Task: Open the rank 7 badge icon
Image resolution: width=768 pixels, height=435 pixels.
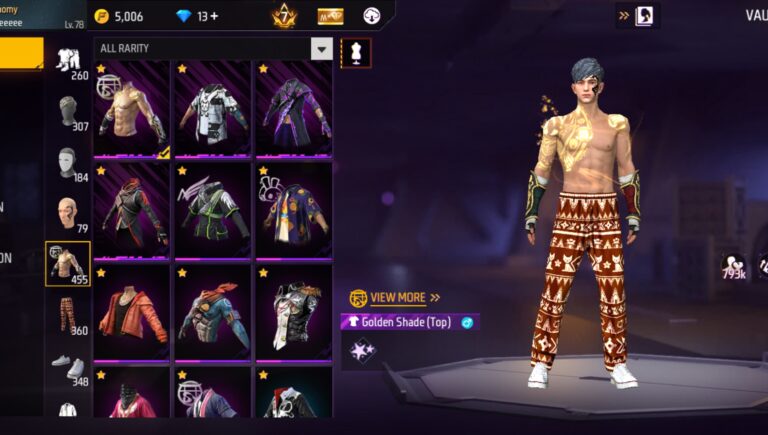Action: [283, 16]
